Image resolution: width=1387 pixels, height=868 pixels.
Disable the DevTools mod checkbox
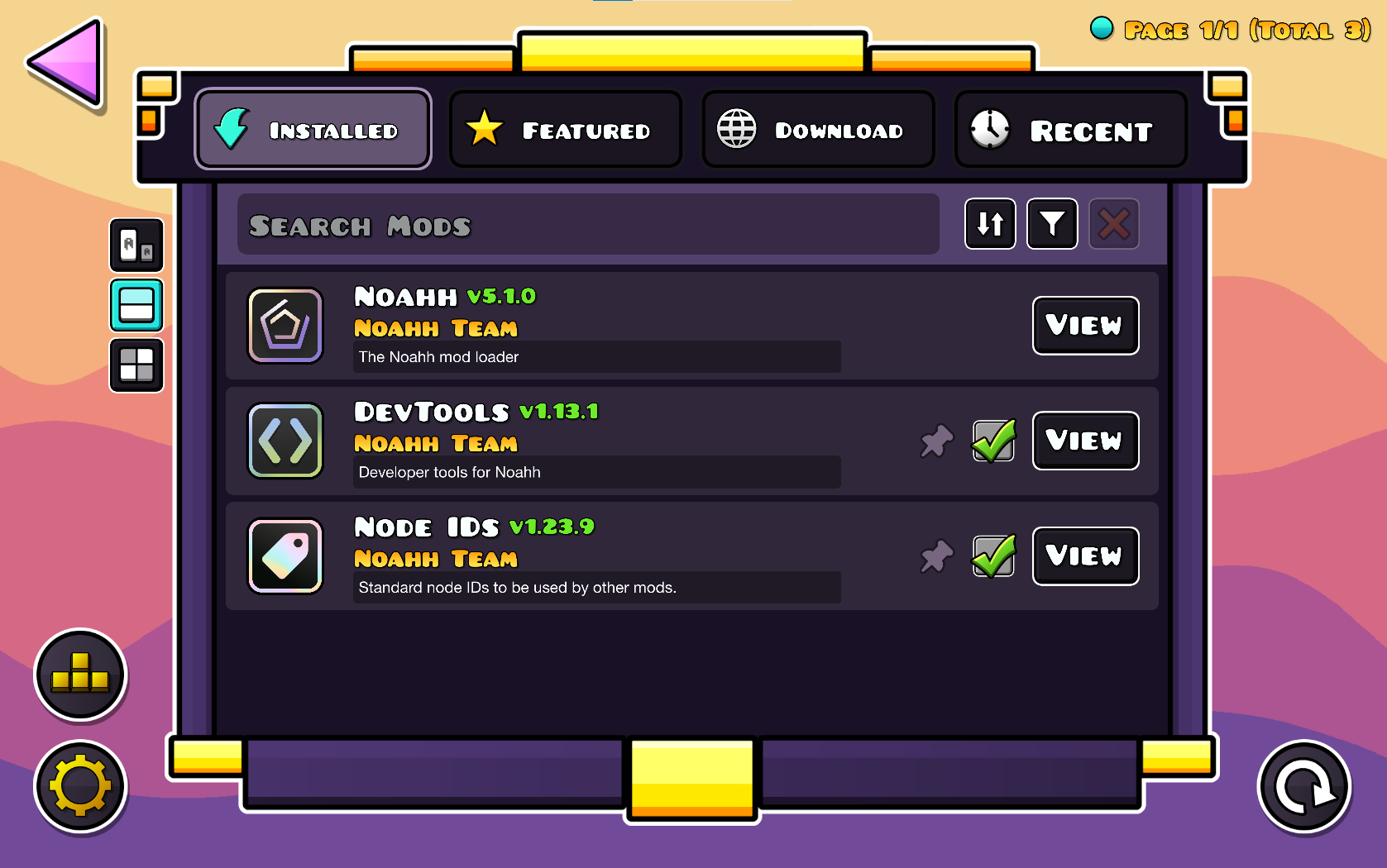(x=992, y=441)
